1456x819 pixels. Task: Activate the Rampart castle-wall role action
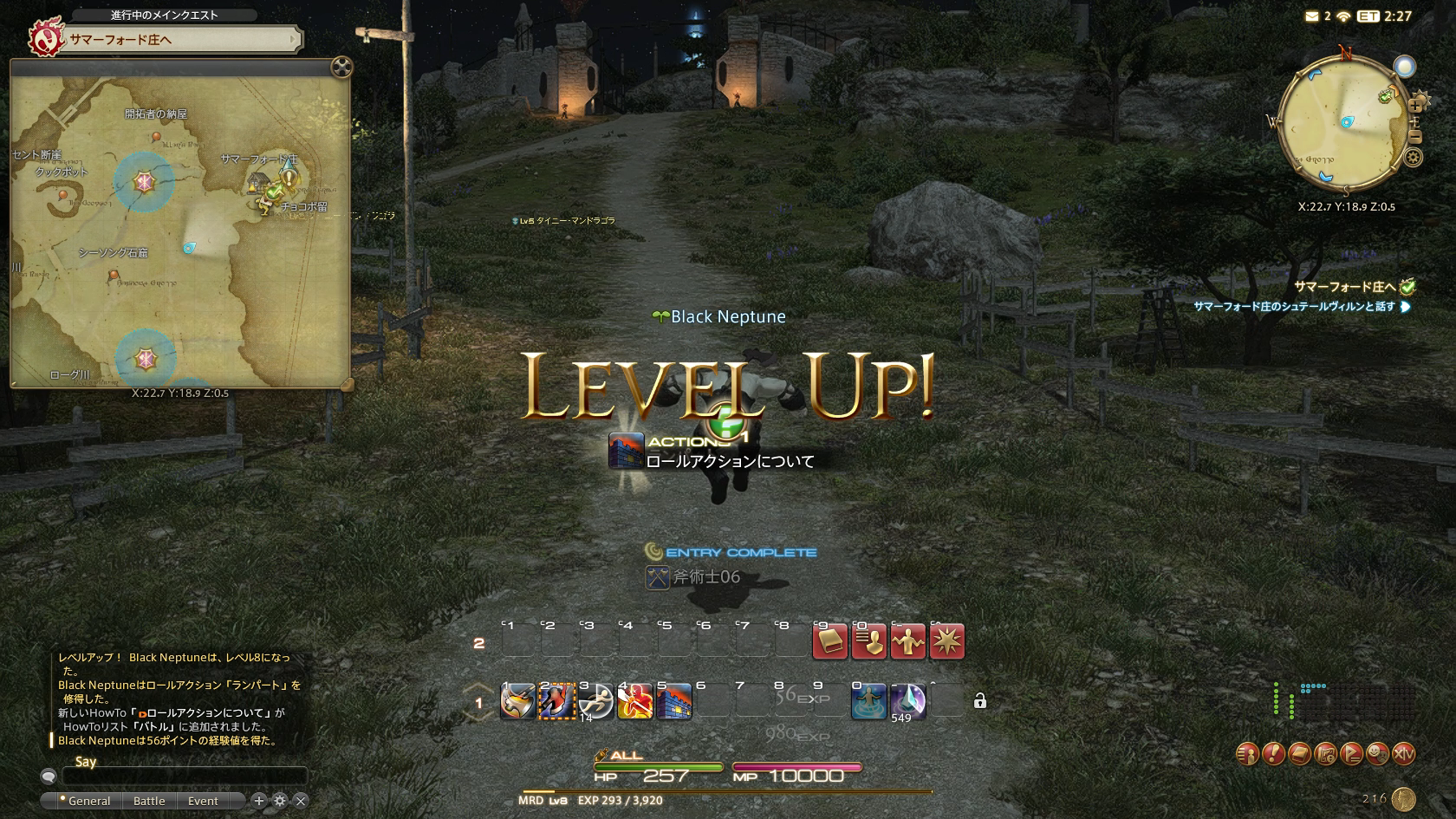(673, 701)
